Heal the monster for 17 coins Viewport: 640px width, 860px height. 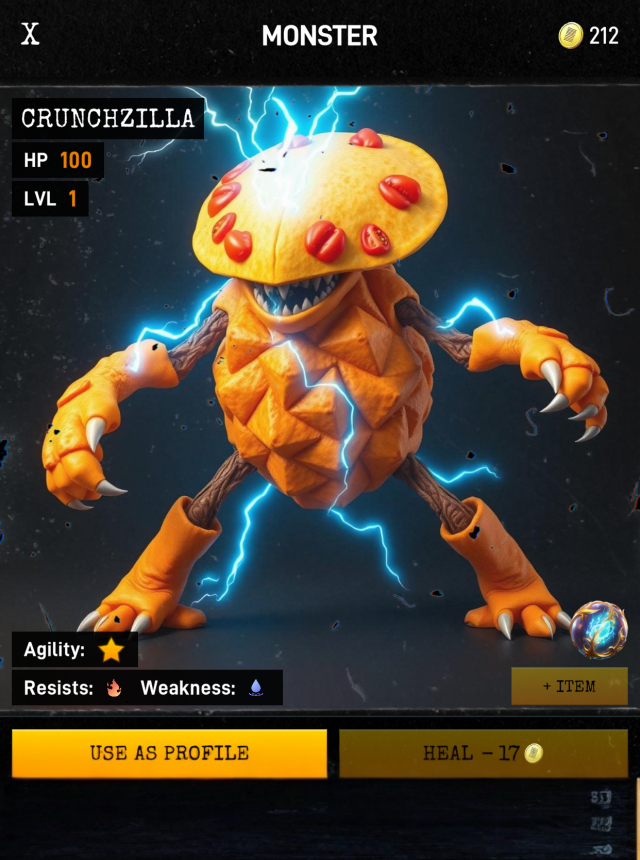point(483,753)
